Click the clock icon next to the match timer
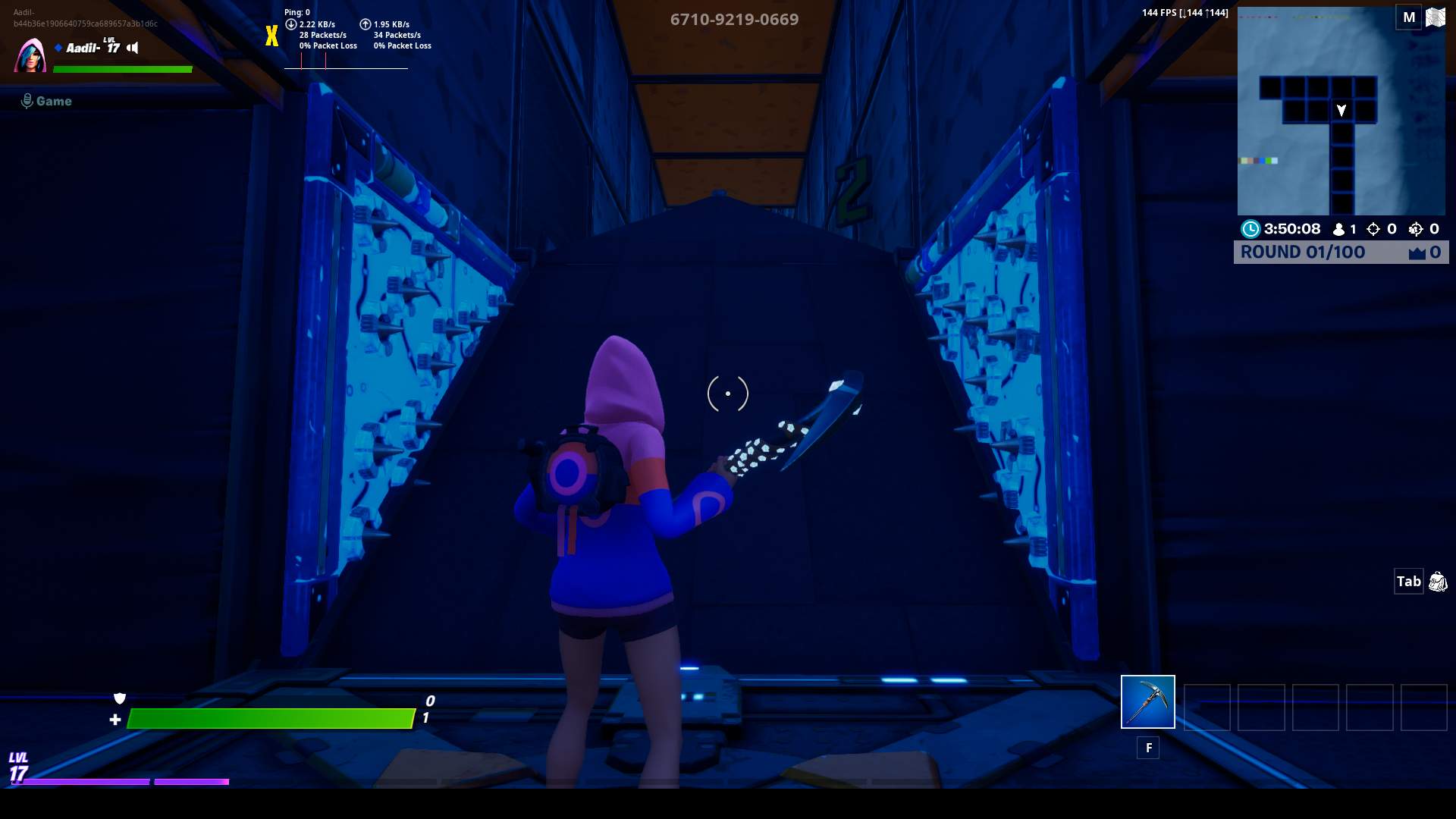The image size is (1456, 819). coord(1253,228)
